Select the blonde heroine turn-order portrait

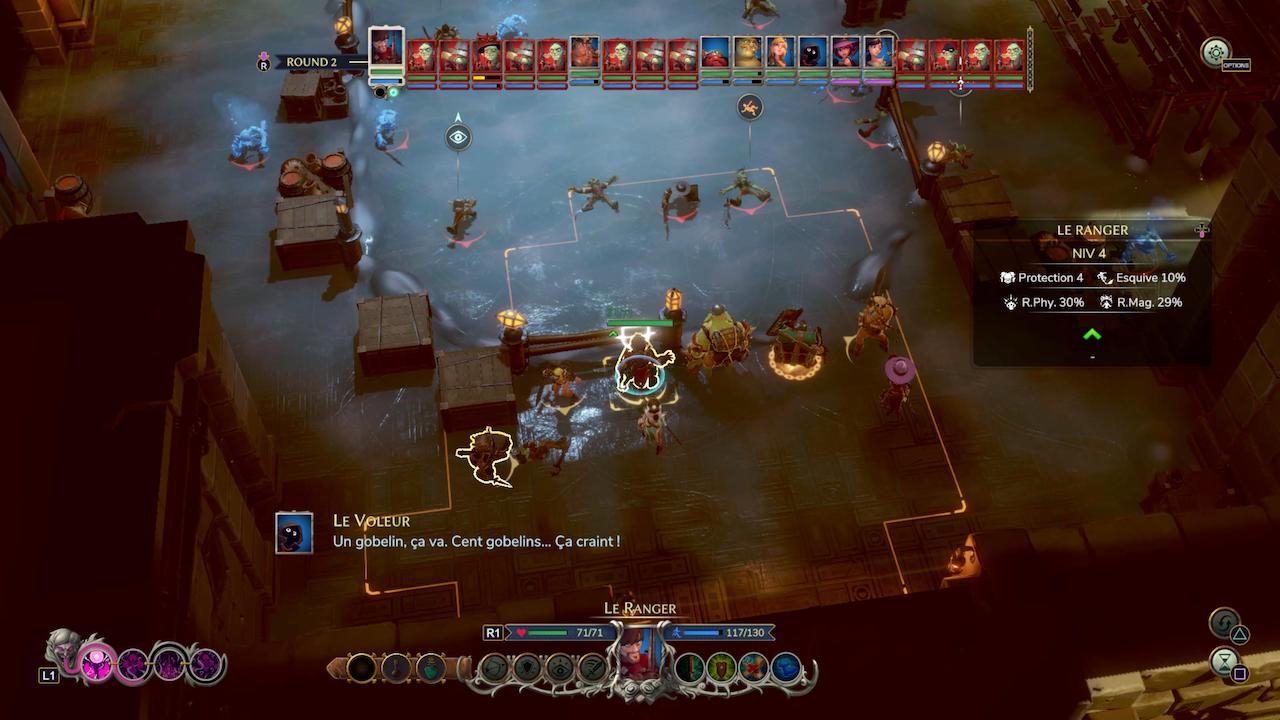(779, 54)
